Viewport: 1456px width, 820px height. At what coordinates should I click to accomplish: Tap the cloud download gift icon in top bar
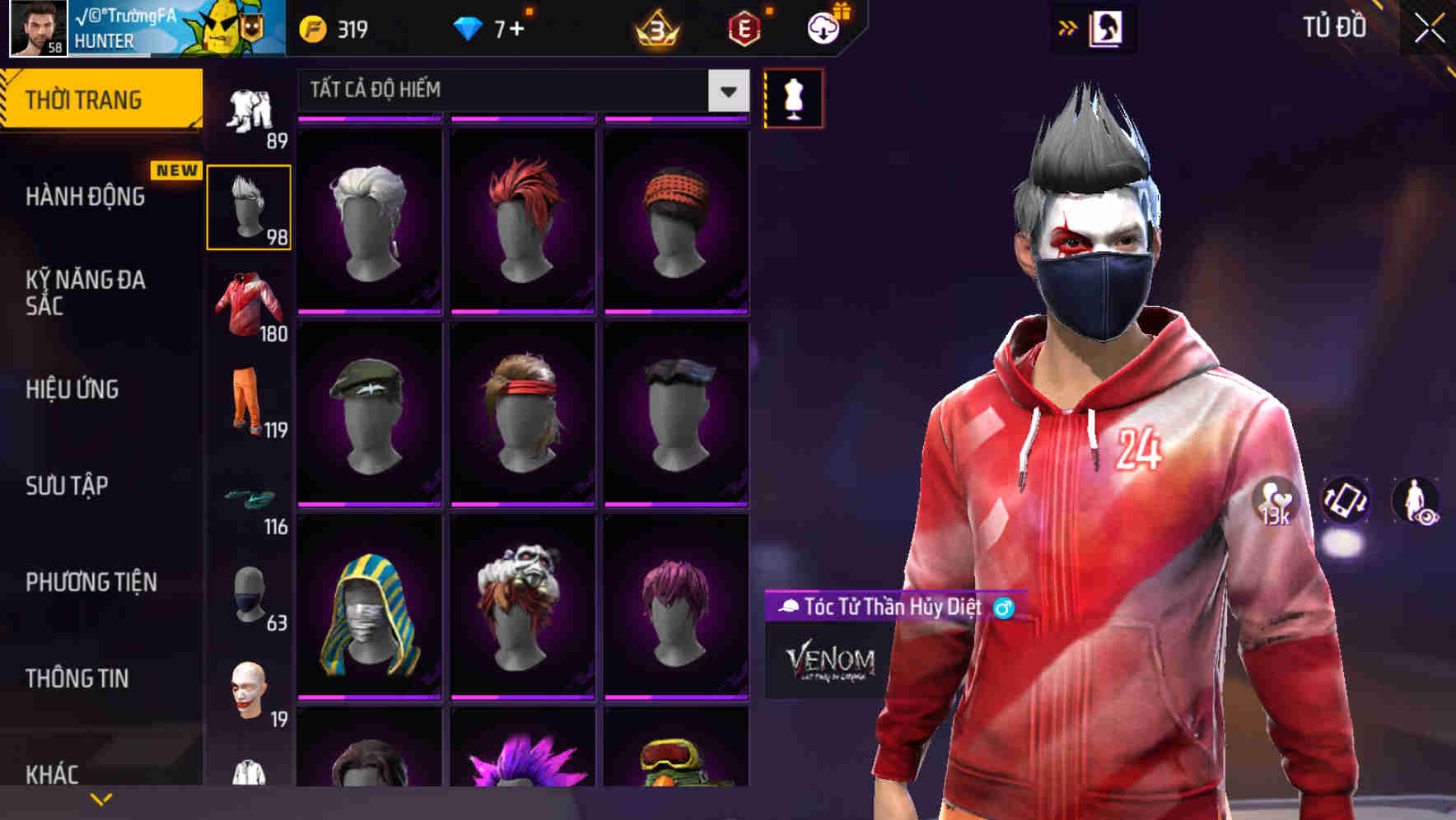pyautogui.click(x=823, y=27)
